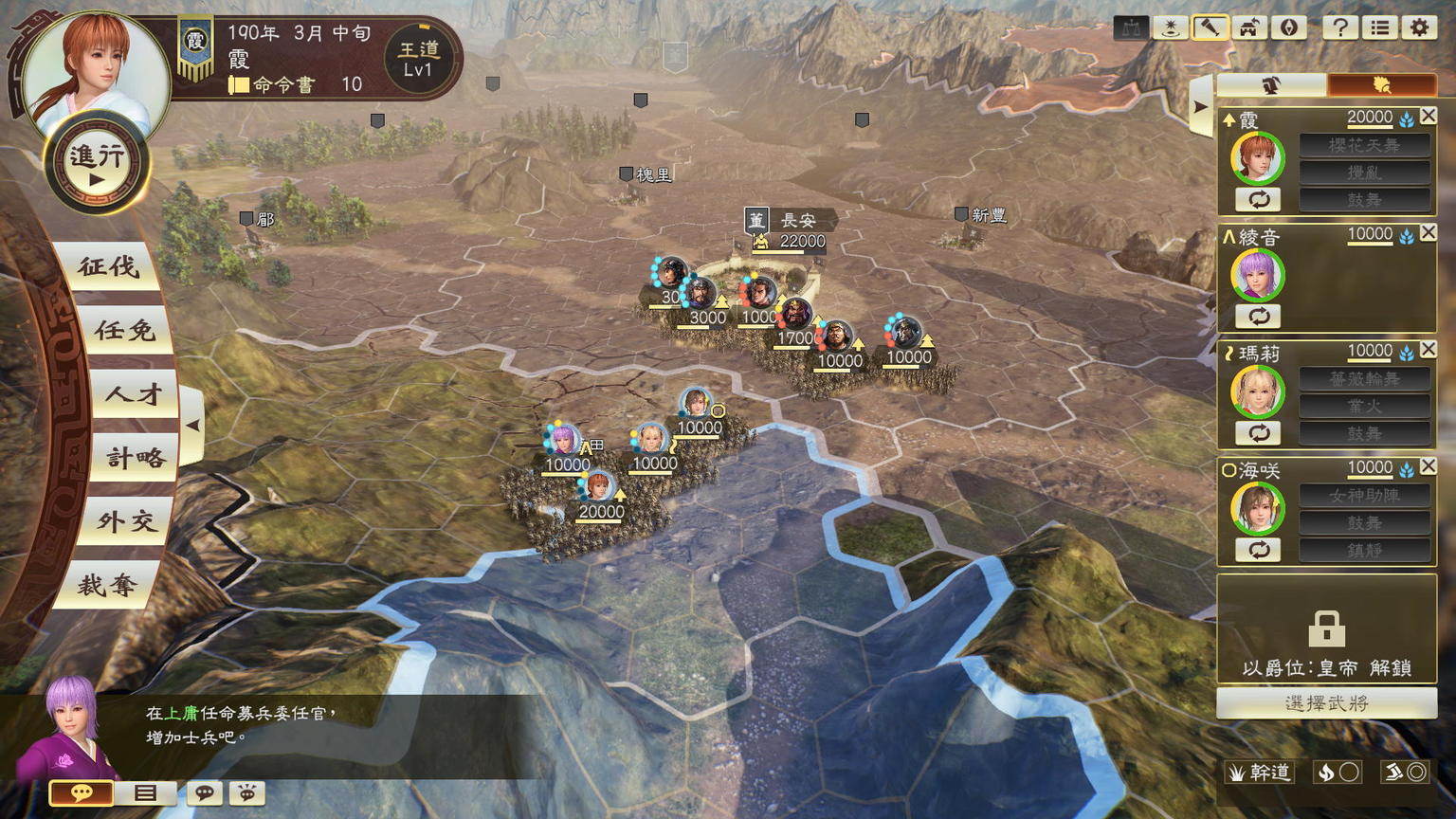Switch to the helmet officer tab
The height and width of the screenshot is (819, 1456).
click(1271, 85)
